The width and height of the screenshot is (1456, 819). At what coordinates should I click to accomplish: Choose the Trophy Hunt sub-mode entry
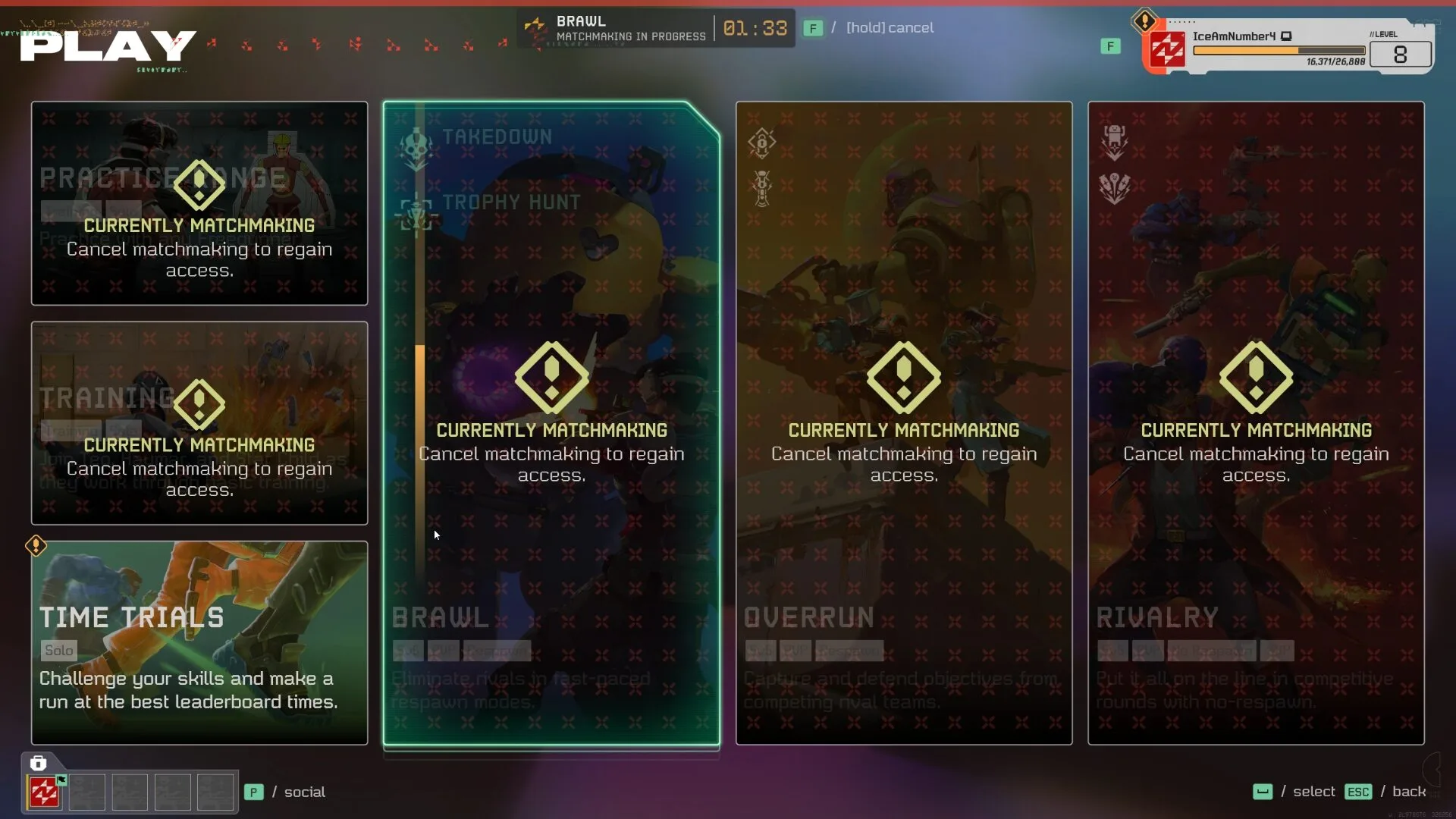[x=510, y=202]
